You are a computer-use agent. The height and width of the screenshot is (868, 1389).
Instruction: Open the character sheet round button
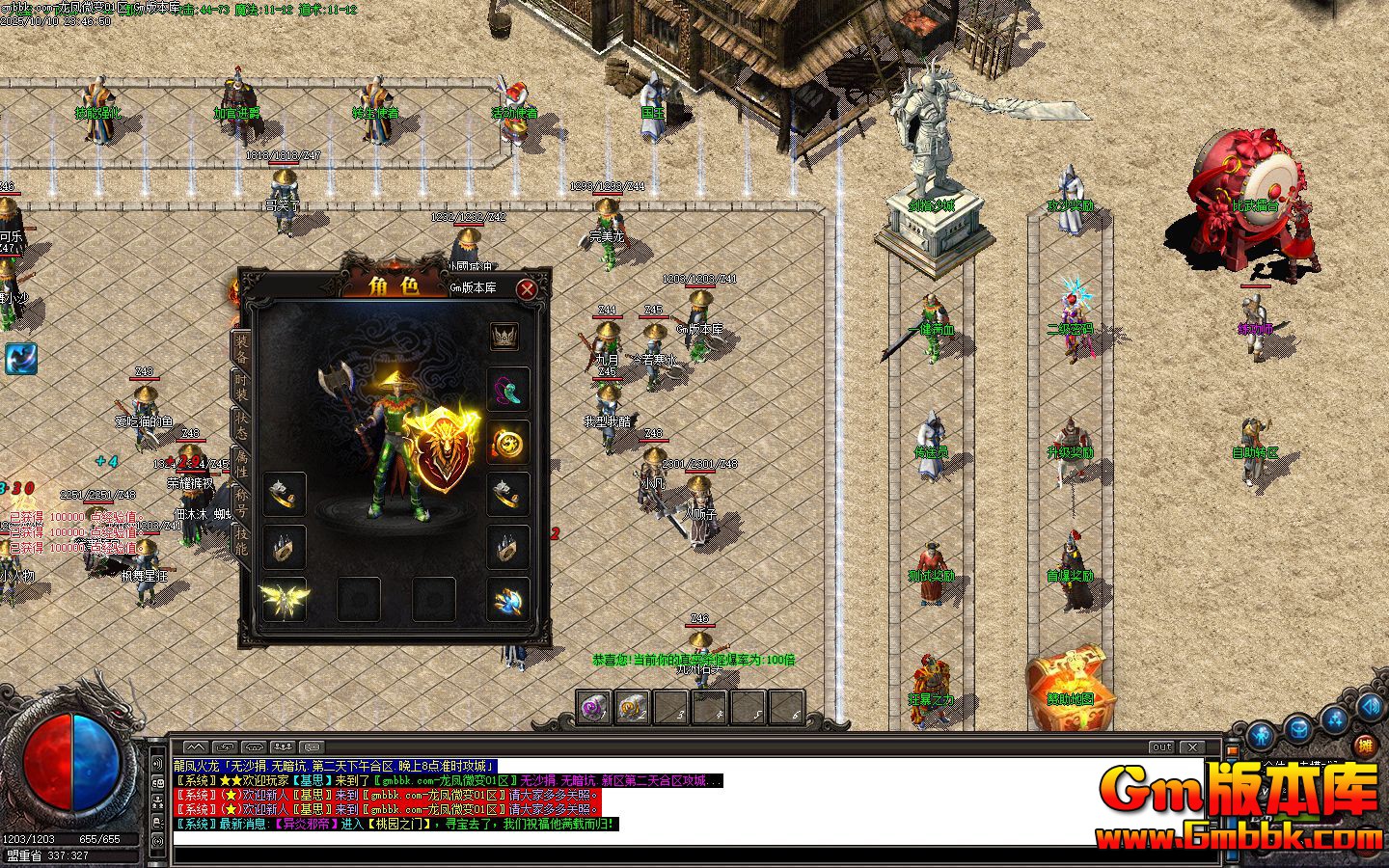(1262, 736)
